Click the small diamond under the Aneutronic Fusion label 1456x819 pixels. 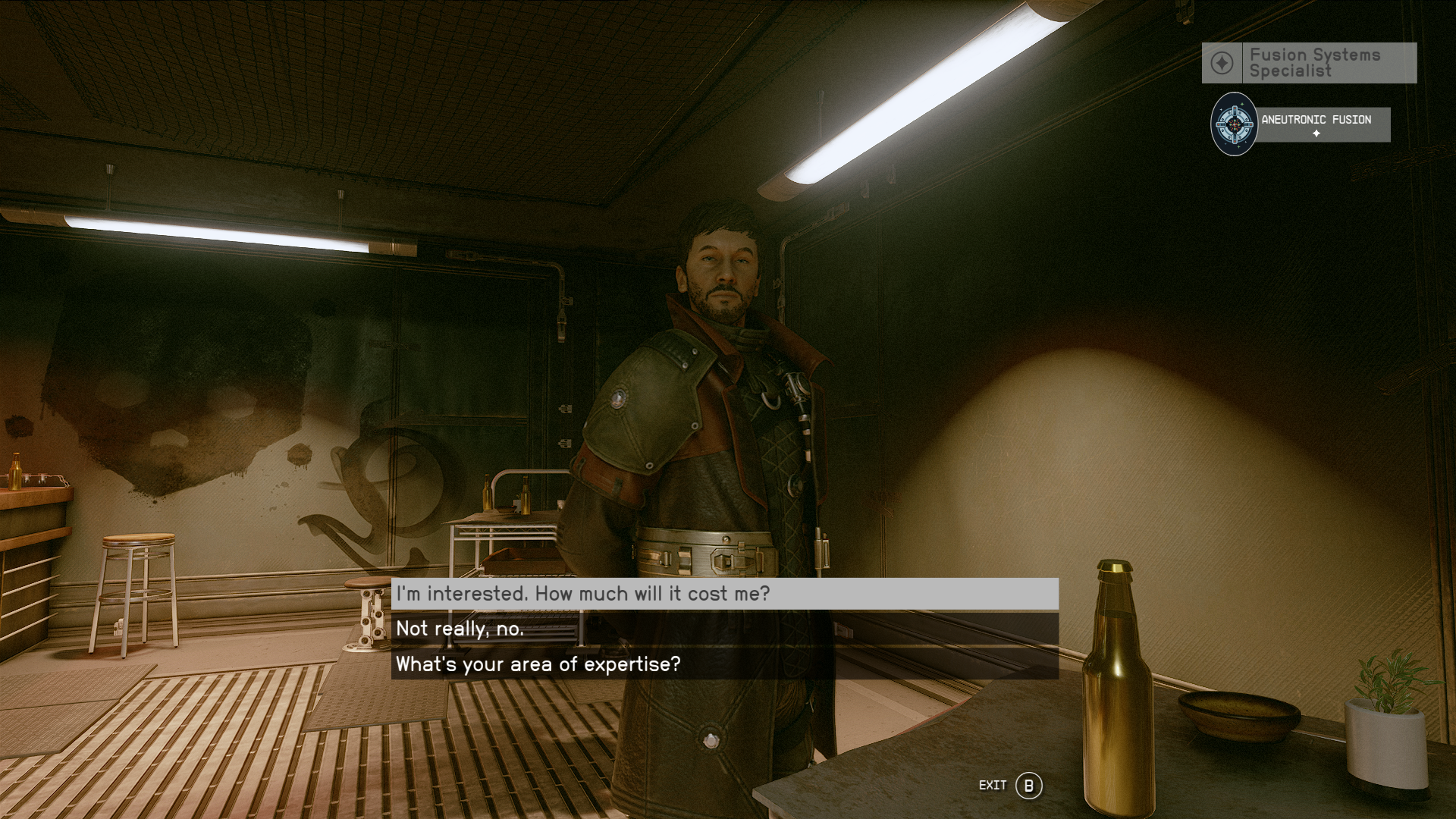click(1316, 135)
